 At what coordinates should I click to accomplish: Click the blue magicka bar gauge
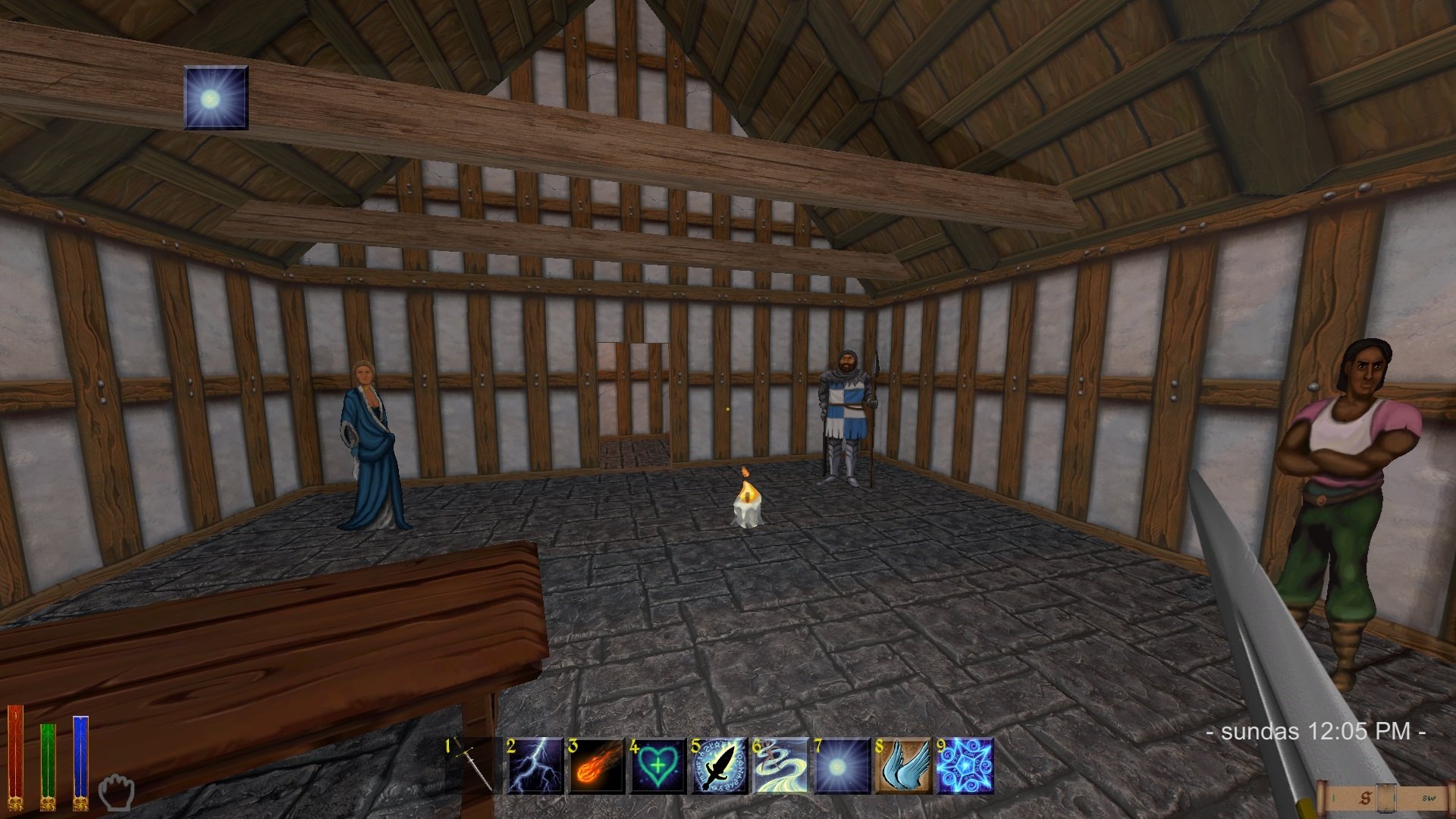click(x=80, y=758)
